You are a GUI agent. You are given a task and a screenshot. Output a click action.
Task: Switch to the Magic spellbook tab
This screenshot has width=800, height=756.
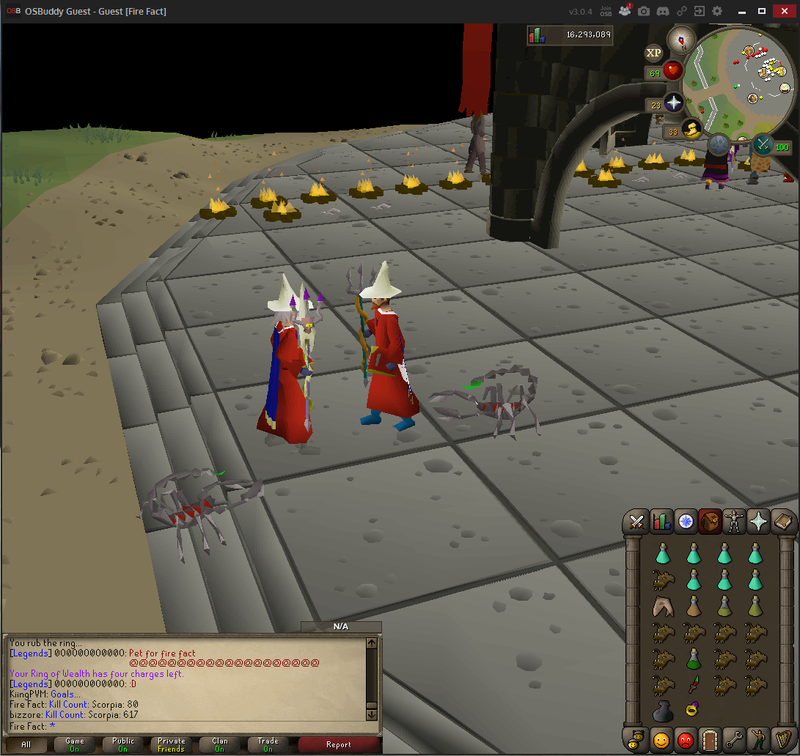tap(784, 521)
